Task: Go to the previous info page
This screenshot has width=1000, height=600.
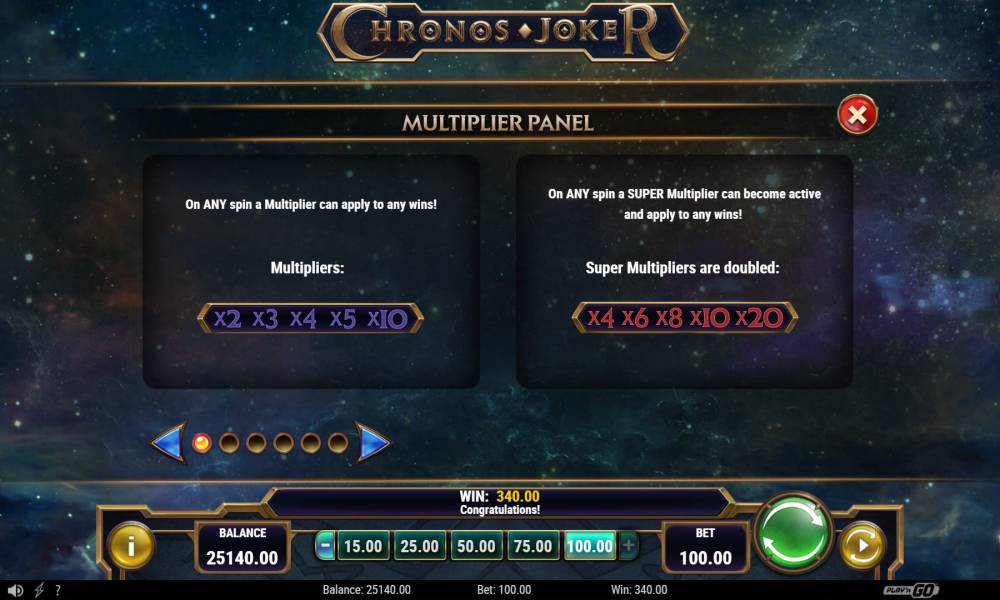Action: (x=168, y=442)
